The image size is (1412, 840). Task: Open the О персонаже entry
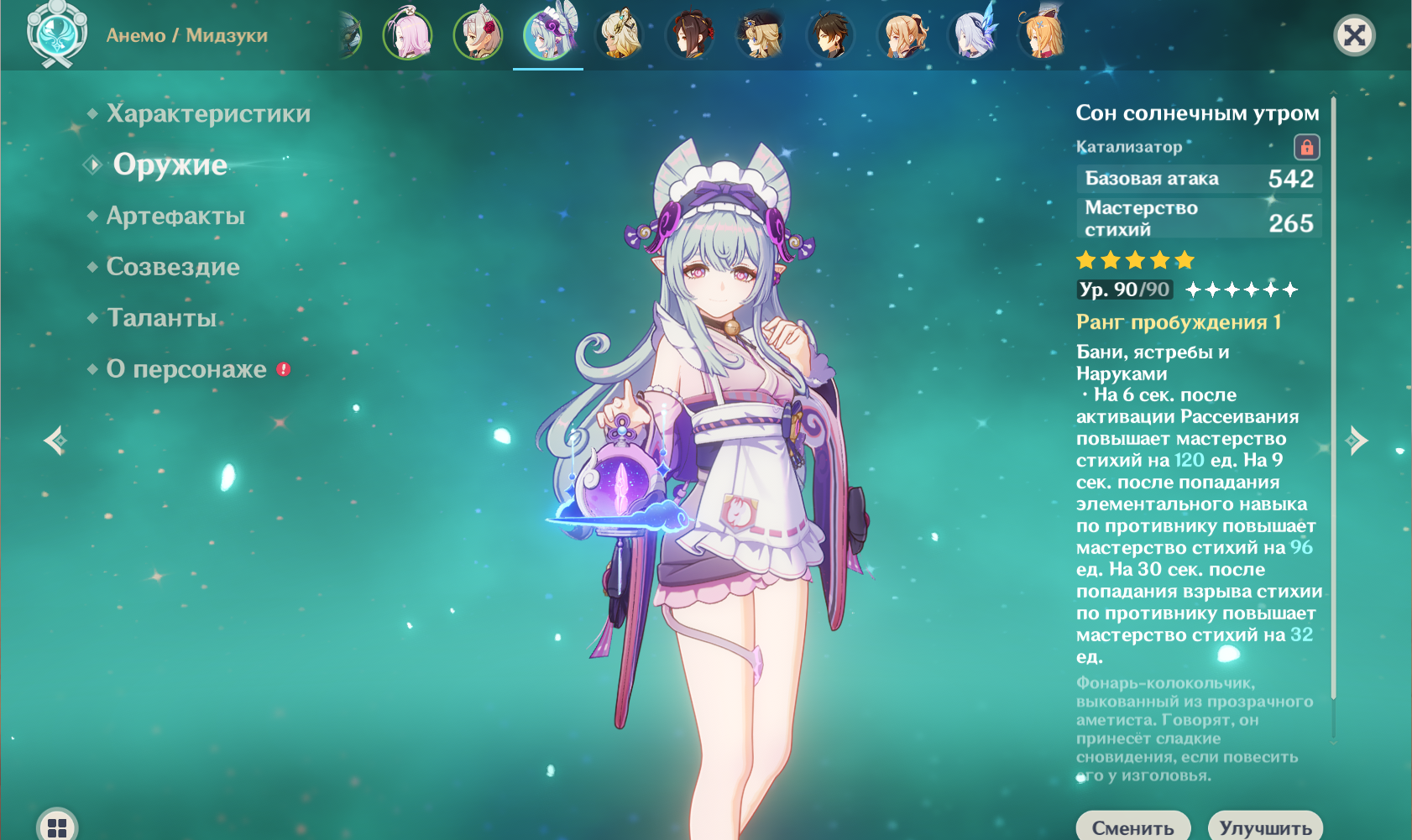coord(186,369)
